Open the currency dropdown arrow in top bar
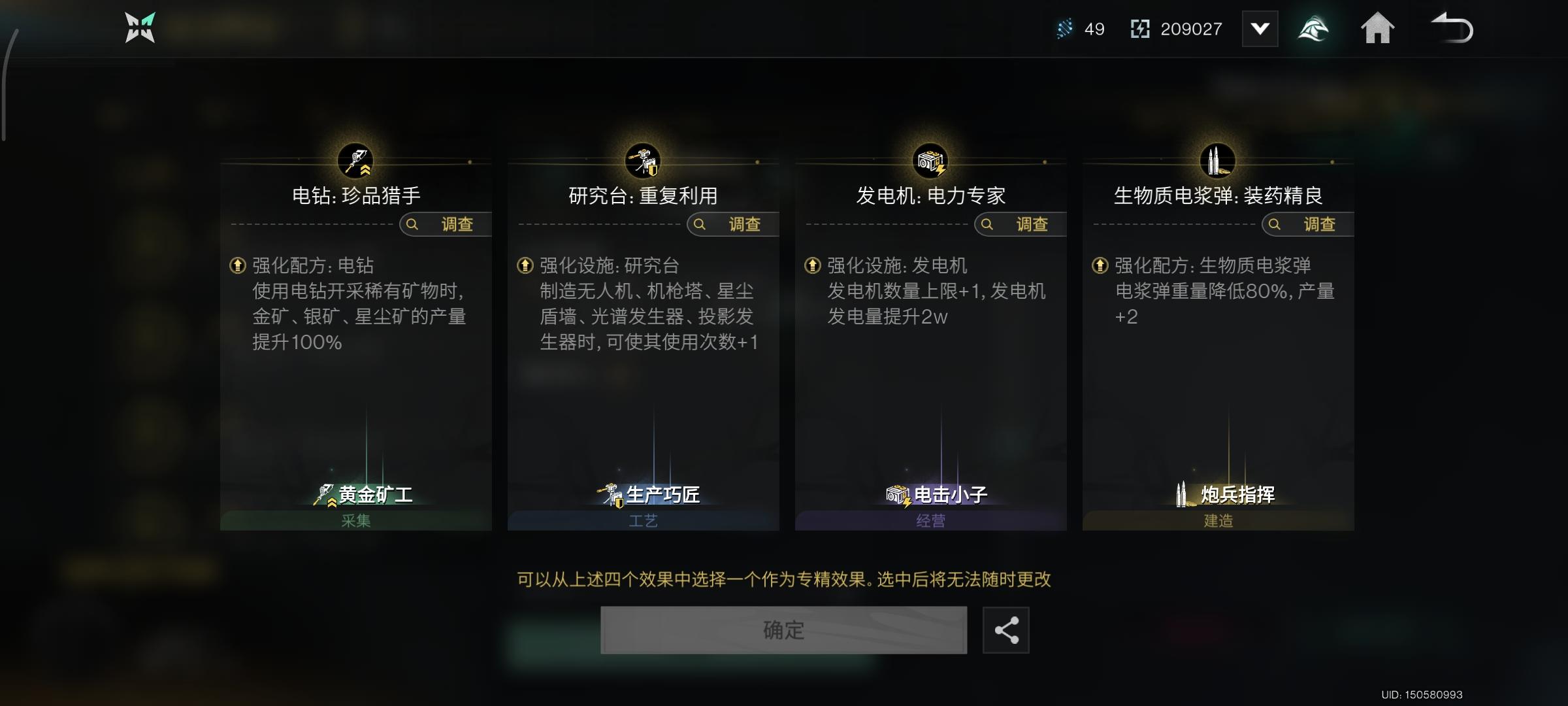Viewport: 1568px width, 706px height. (1260, 28)
